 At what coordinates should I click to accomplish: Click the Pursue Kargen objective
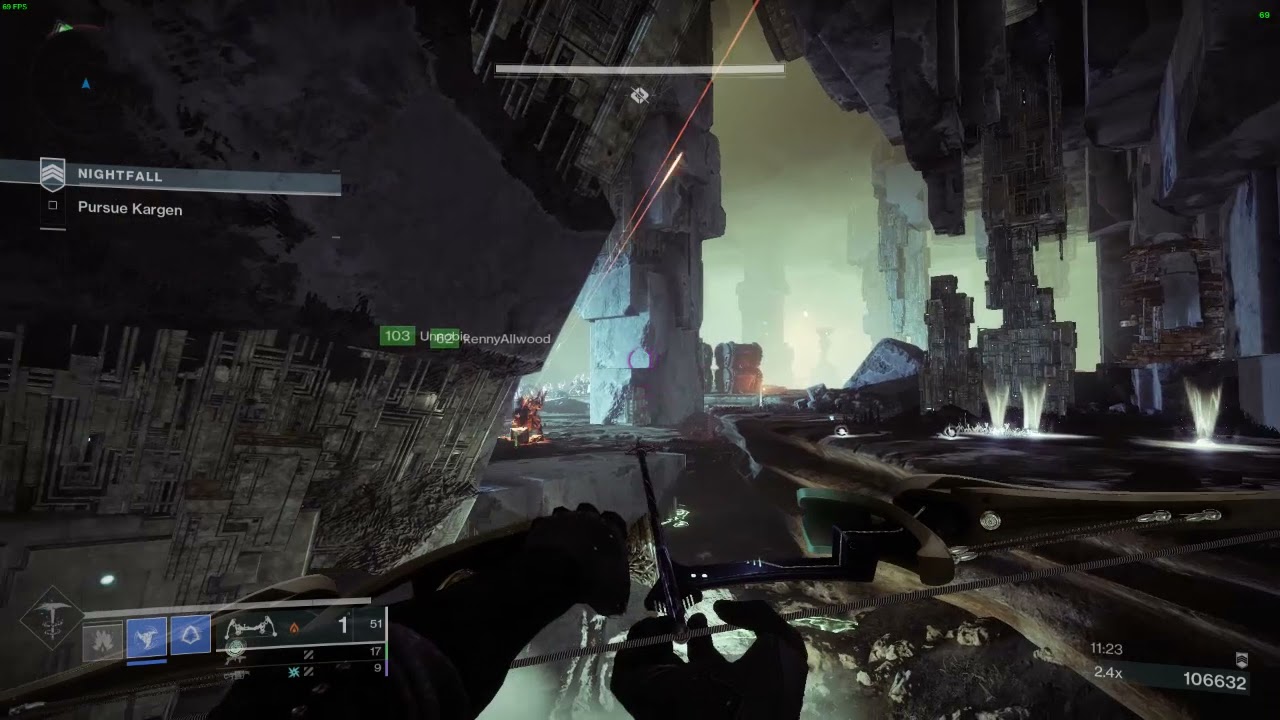click(x=130, y=209)
